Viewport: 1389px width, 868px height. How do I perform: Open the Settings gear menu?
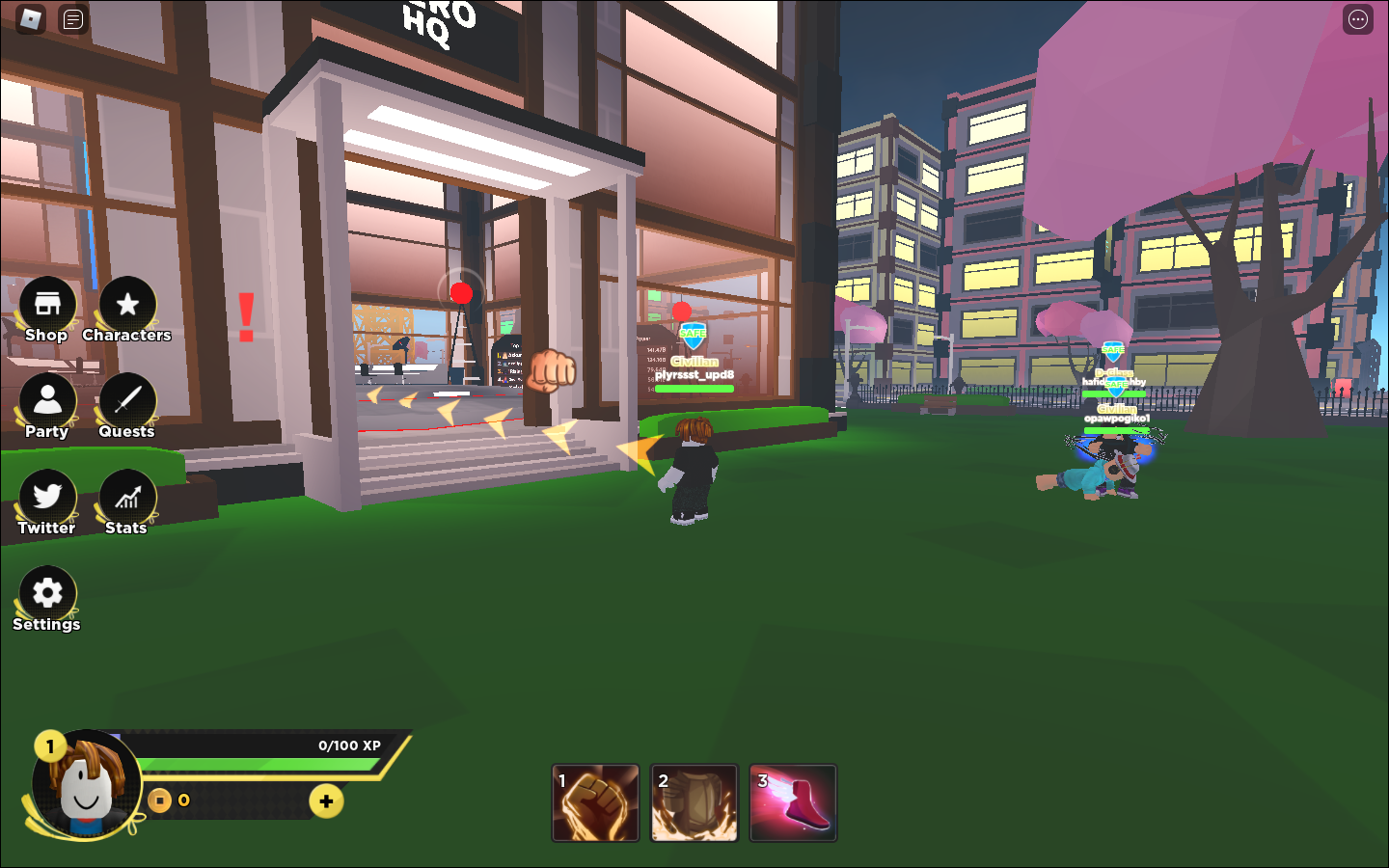(x=47, y=593)
